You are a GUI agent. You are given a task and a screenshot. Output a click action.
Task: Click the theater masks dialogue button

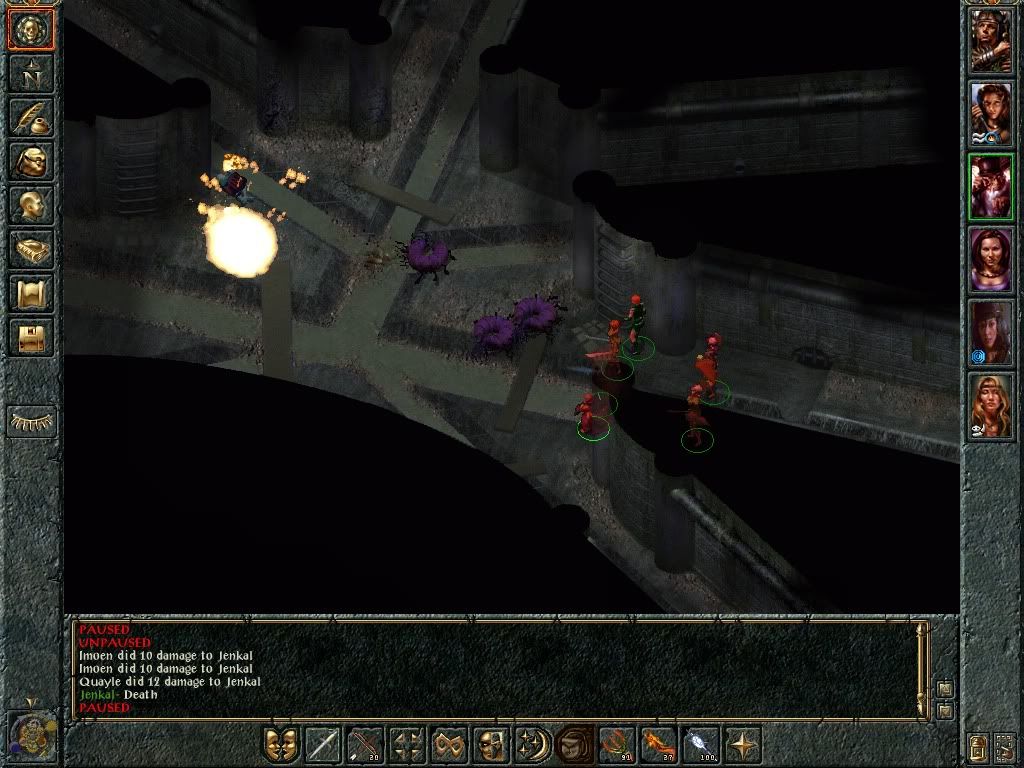tap(281, 745)
